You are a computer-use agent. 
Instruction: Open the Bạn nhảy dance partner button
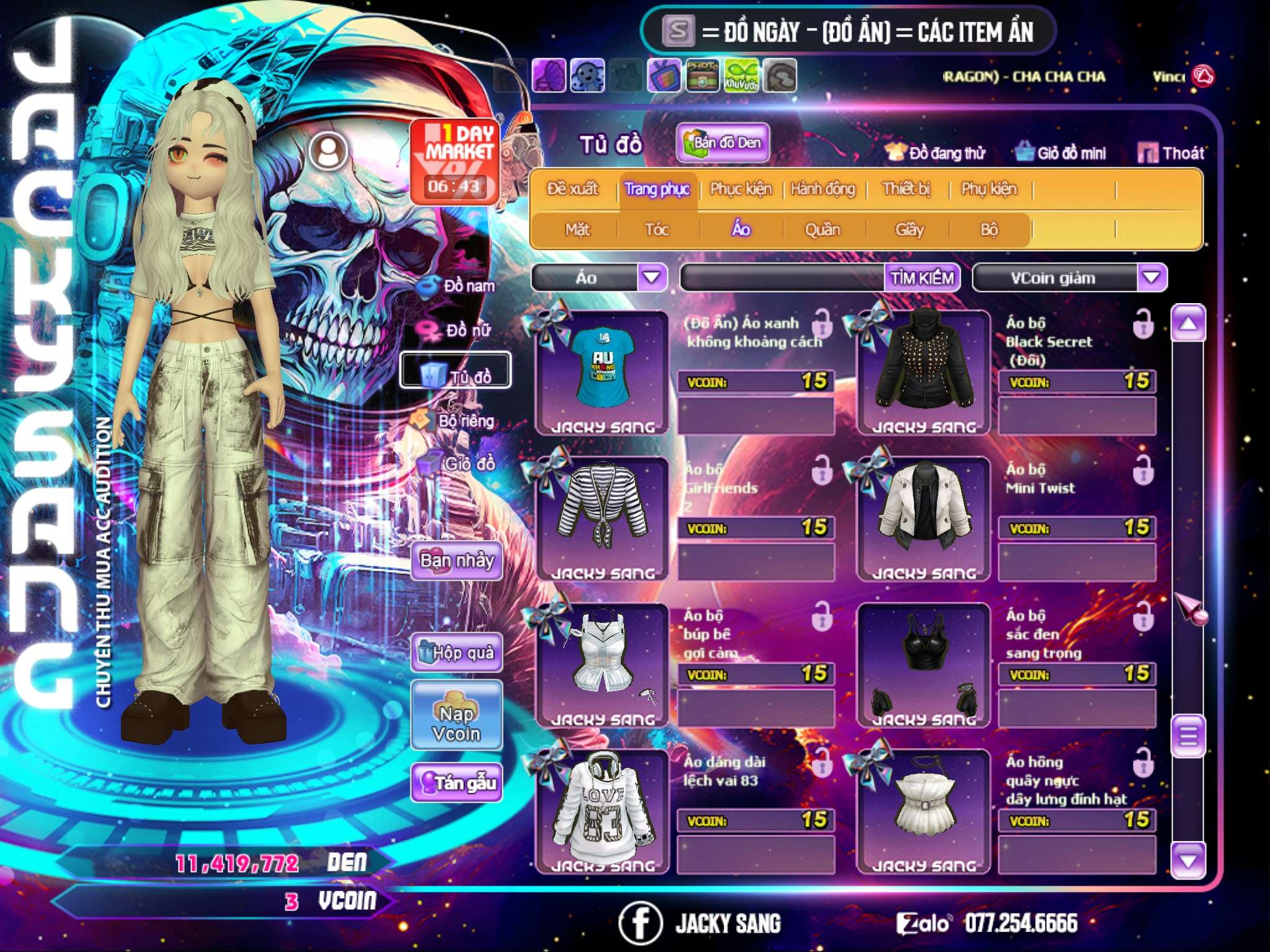(457, 561)
